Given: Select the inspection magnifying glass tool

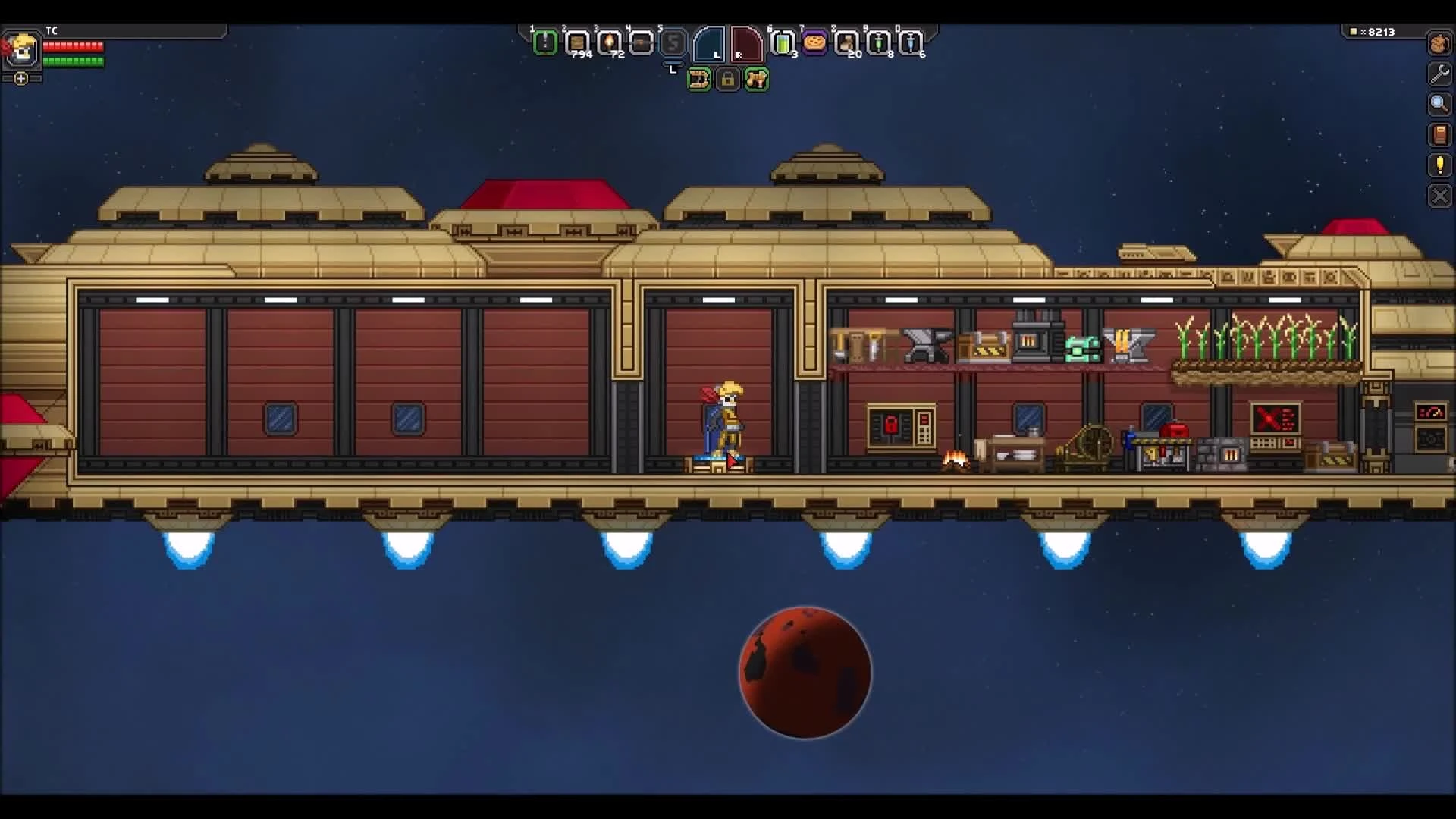Looking at the screenshot, I should point(1439,104).
